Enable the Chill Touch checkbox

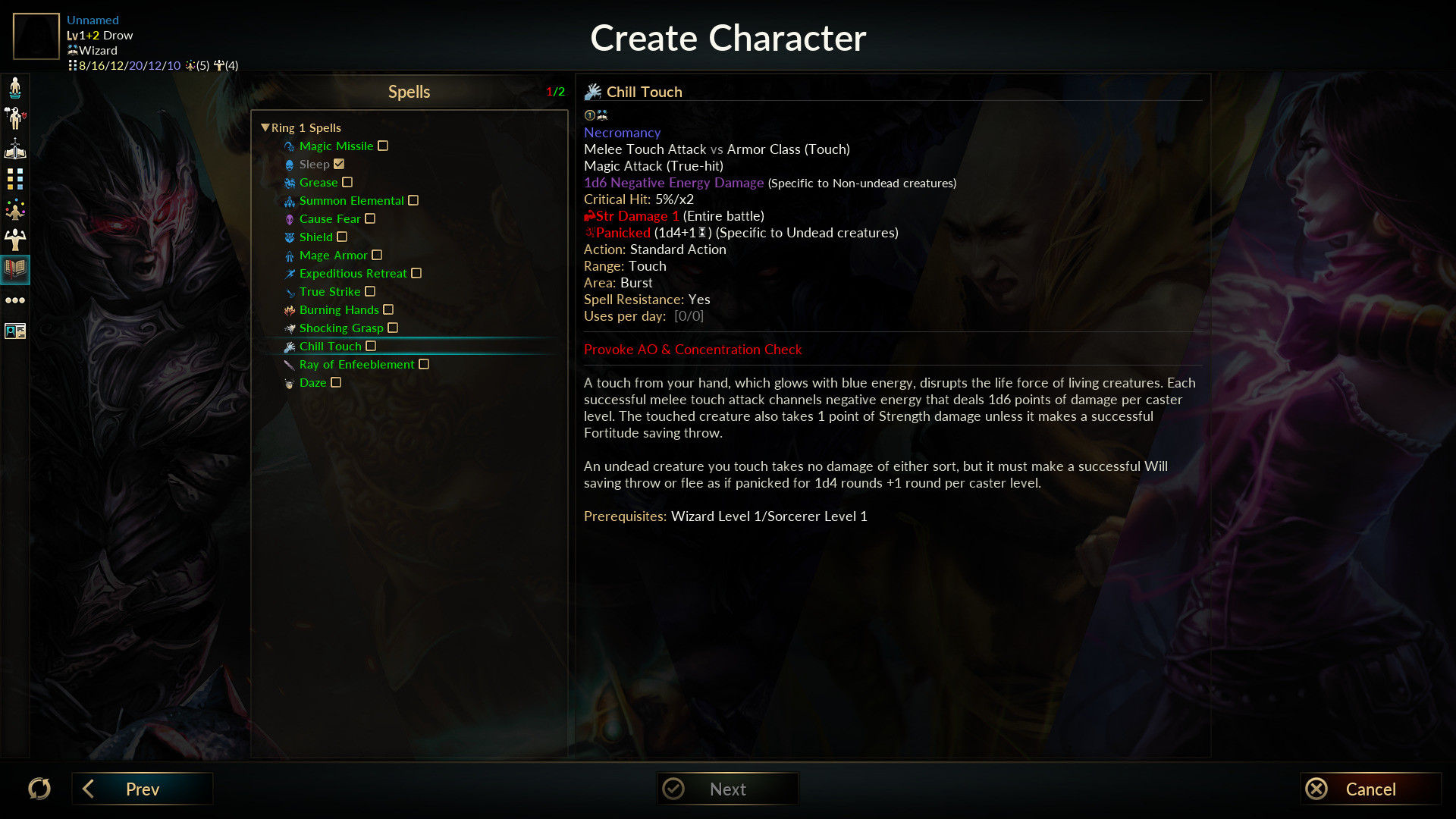[x=371, y=346]
